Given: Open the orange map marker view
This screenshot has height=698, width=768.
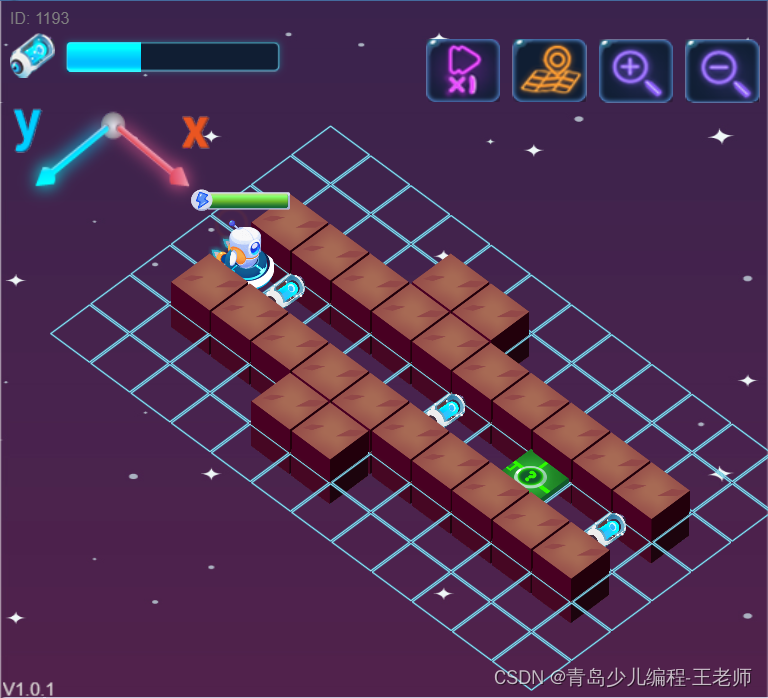Looking at the screenshot, I should coord(549,70).
